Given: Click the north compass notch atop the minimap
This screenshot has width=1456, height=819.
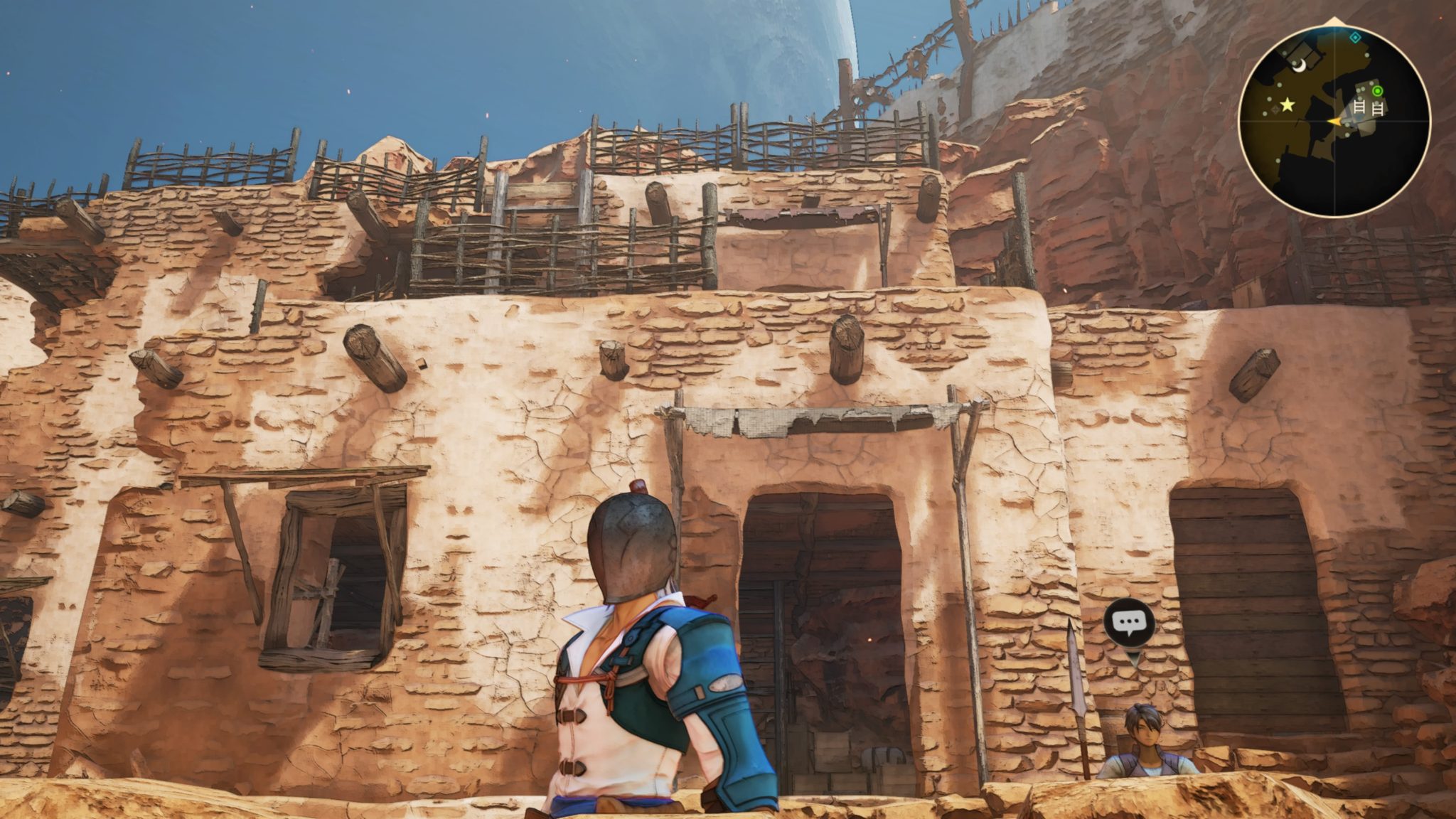Looking at the screenshot, I should pyautogui.click(x=1333, y=19).
